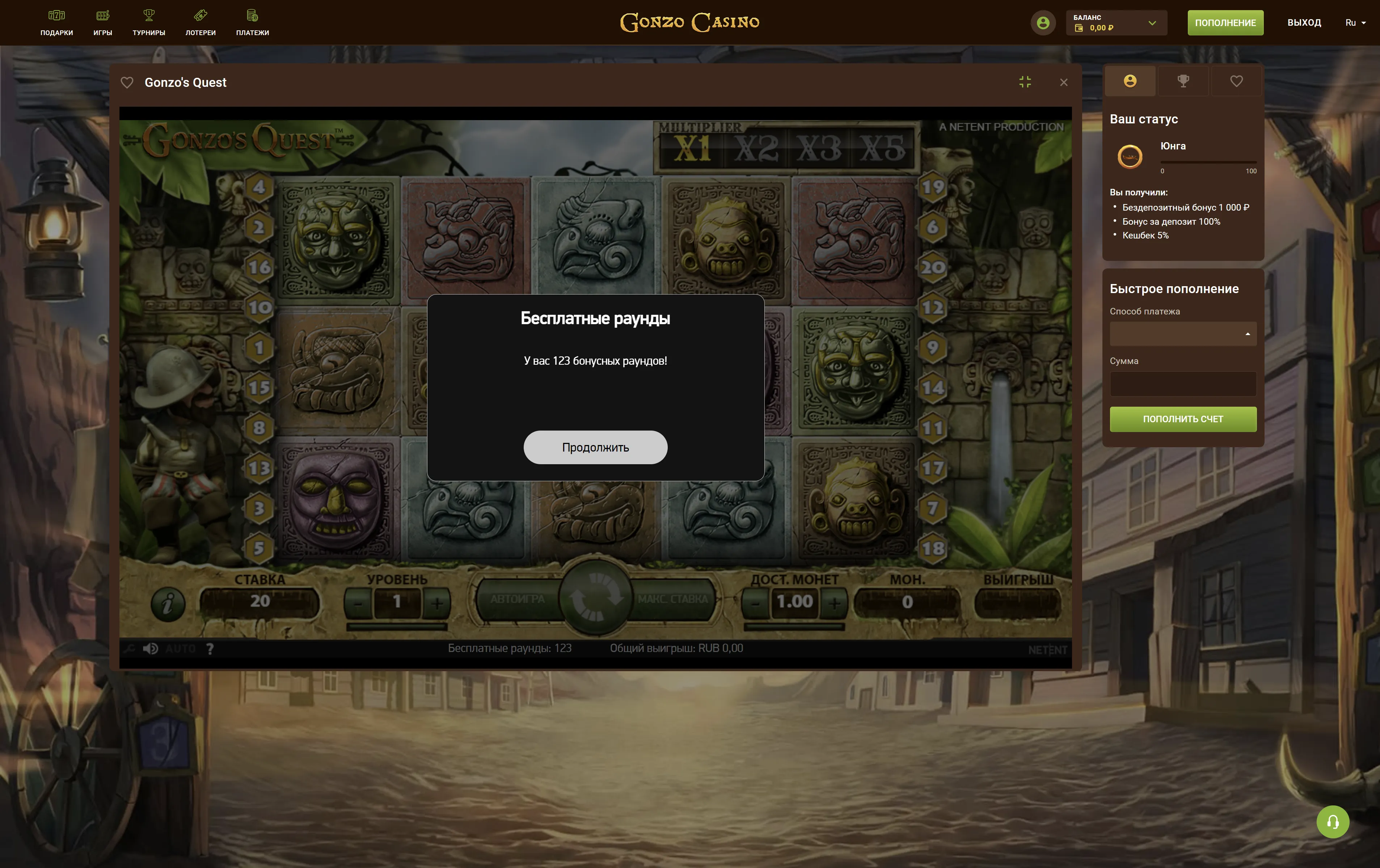Go to the Турниры tournaments page
Screen dimensions: 1380x868
[x=149, y=22]
